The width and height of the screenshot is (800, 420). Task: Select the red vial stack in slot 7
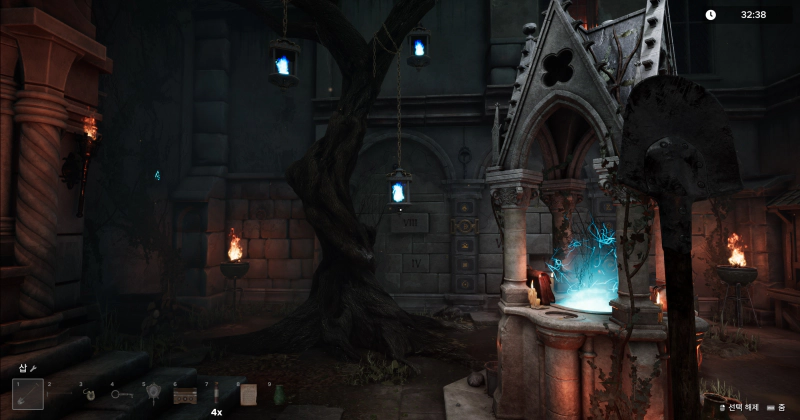(215, 394)
